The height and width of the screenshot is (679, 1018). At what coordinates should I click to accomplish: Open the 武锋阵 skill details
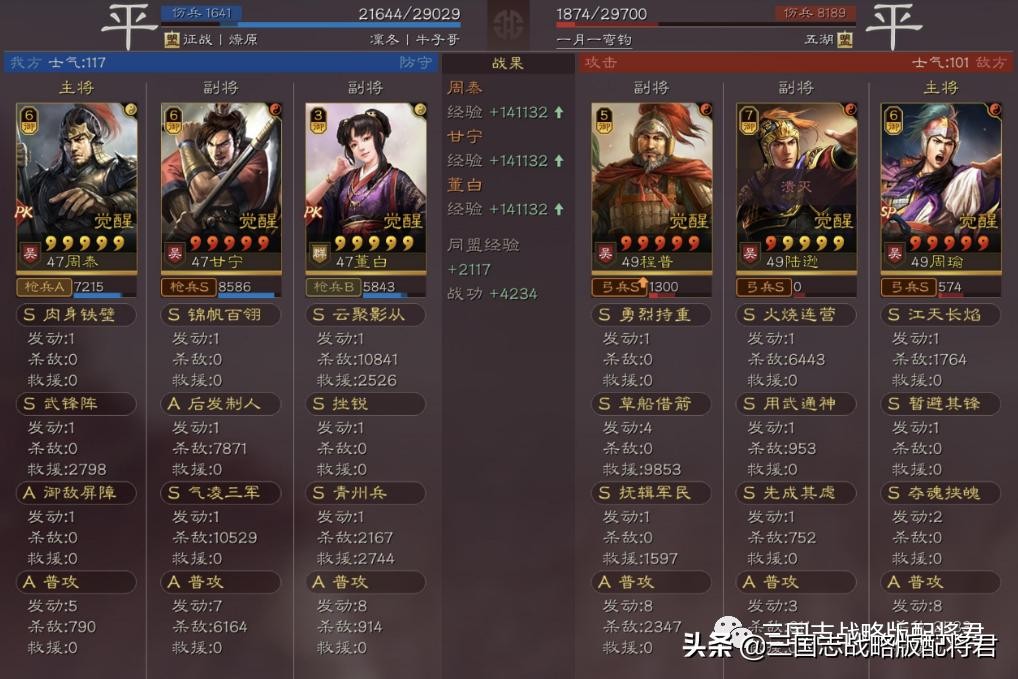click(x=77, y=404)
